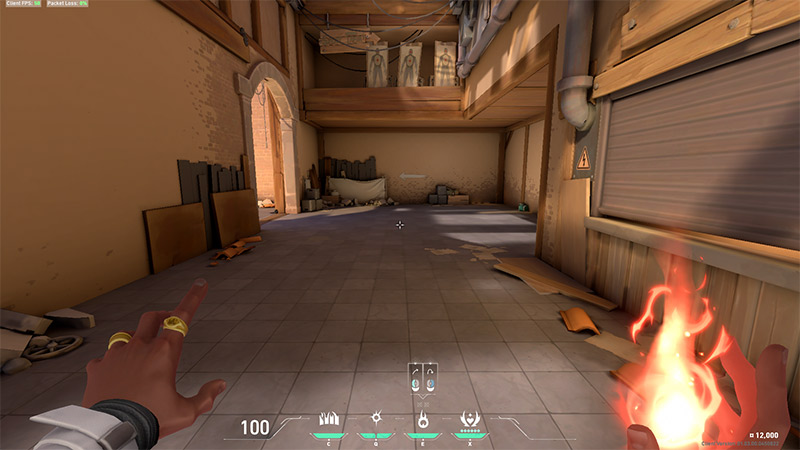Activate the Hot Hands fireball ability
Image resolution: width=800 pixels, height=450 pixels.
[x=422, y=419]
